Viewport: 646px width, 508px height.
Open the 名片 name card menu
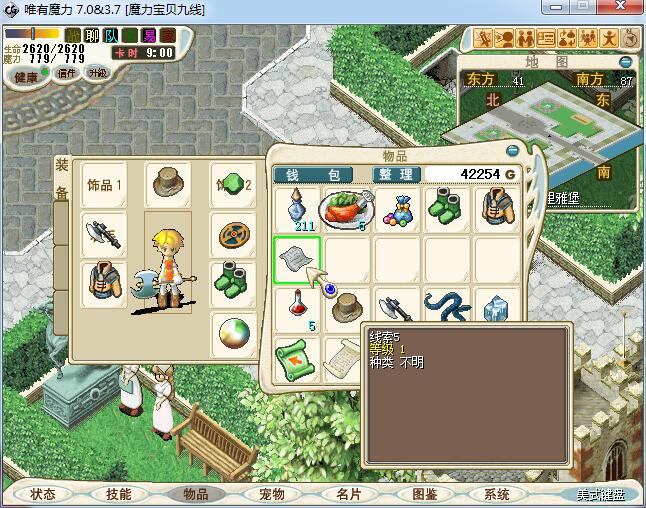click(348, 494)
